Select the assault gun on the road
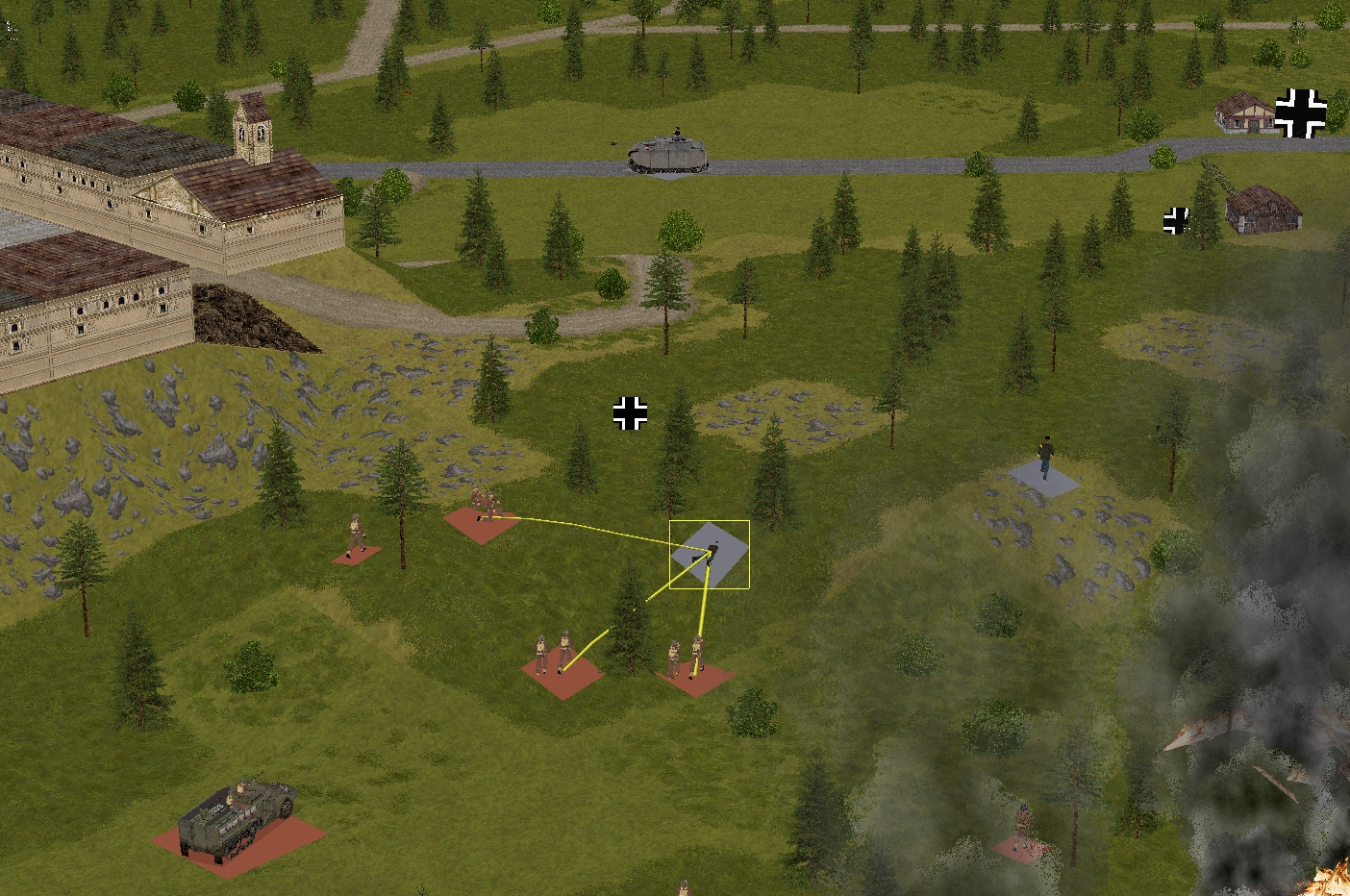The image size is (1350, 896). [667, 155]
